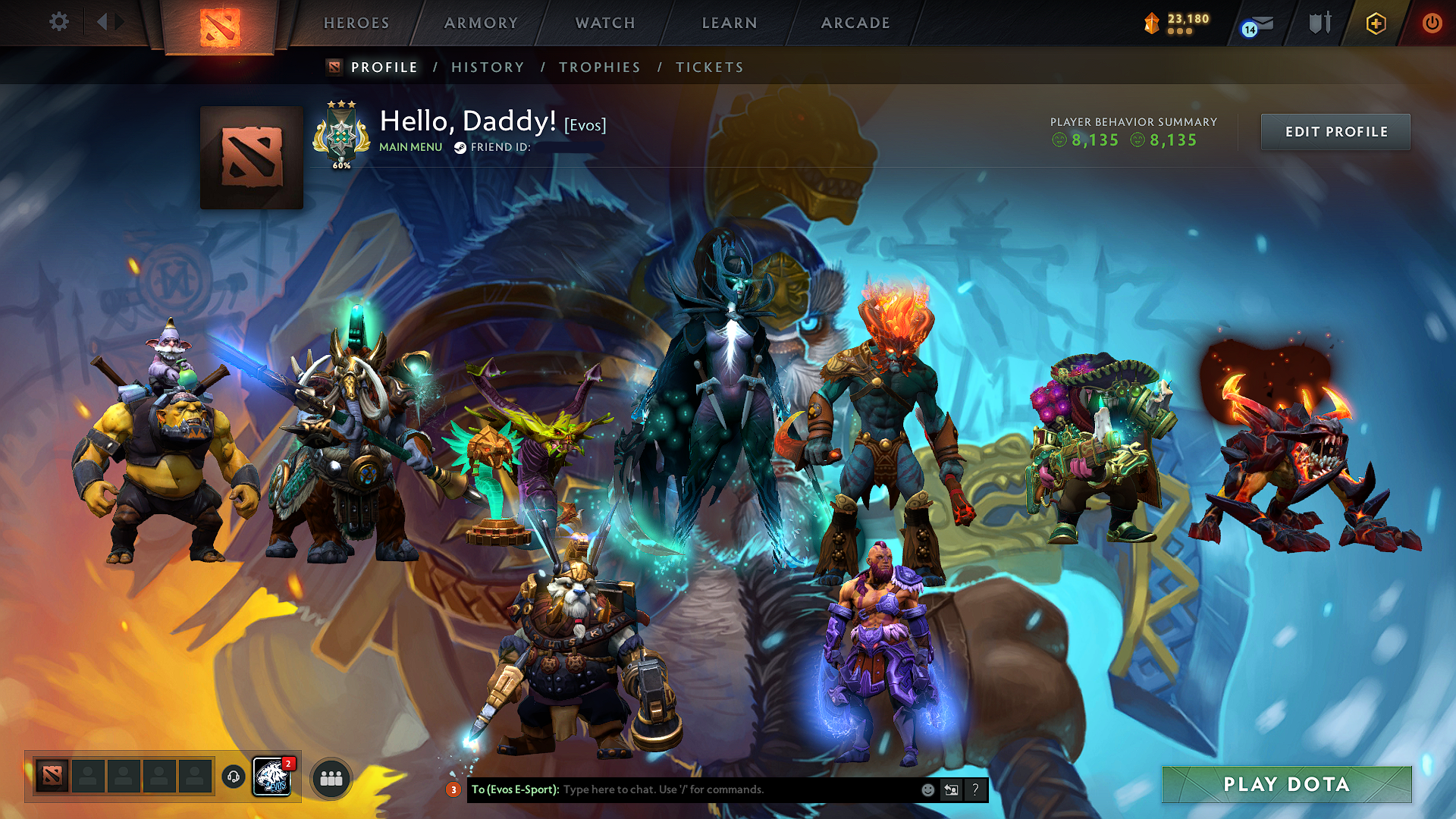This screenshot has width=1456, height=819.
Task: Open the settings gear icon
Action: point(59,23)
